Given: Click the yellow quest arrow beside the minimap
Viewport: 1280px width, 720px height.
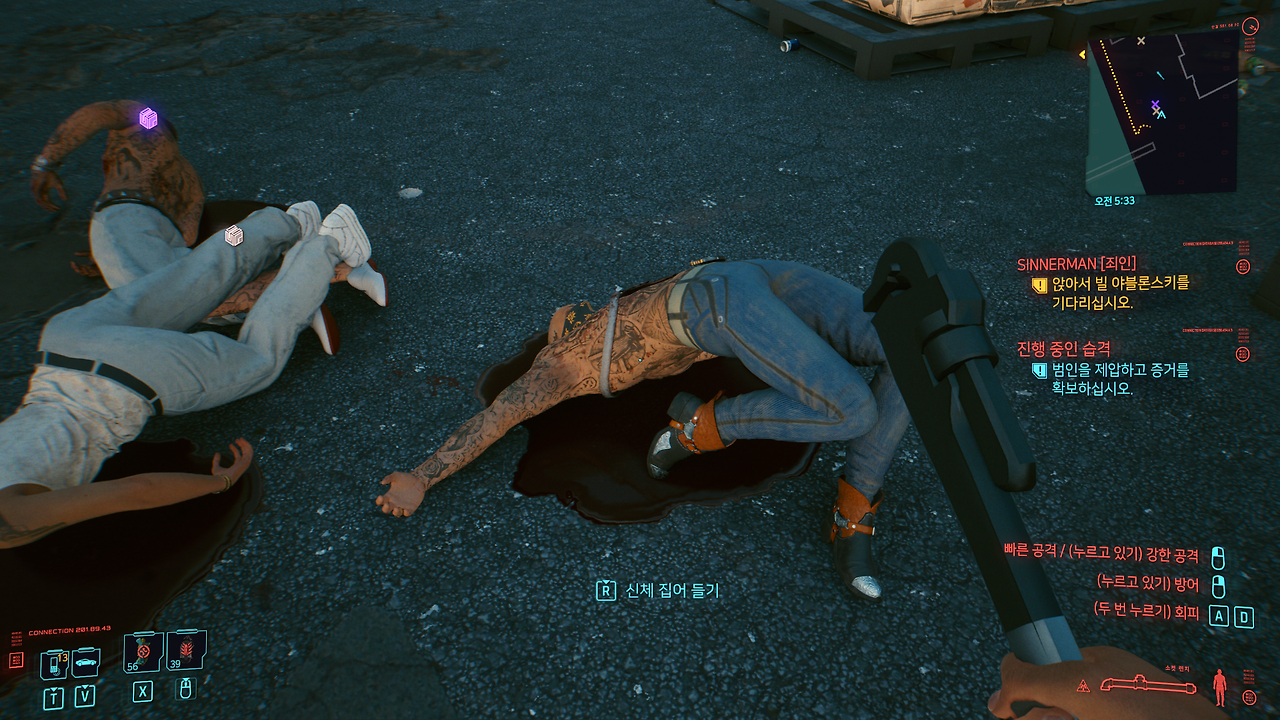Looking at the screenshot, I should pyautogui.click(x=1083, y=55).
